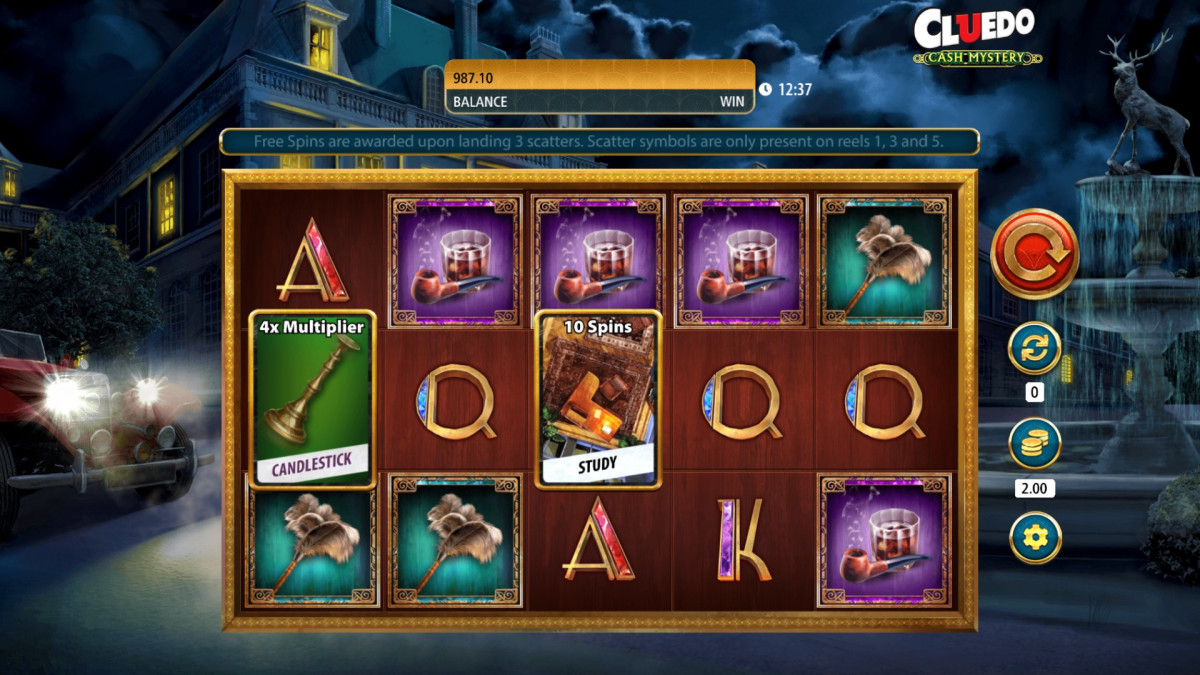Change the bet with the coin stack button
Image resolution: width=1200 pixels, height=675 pixels.
pos(1034,443)
